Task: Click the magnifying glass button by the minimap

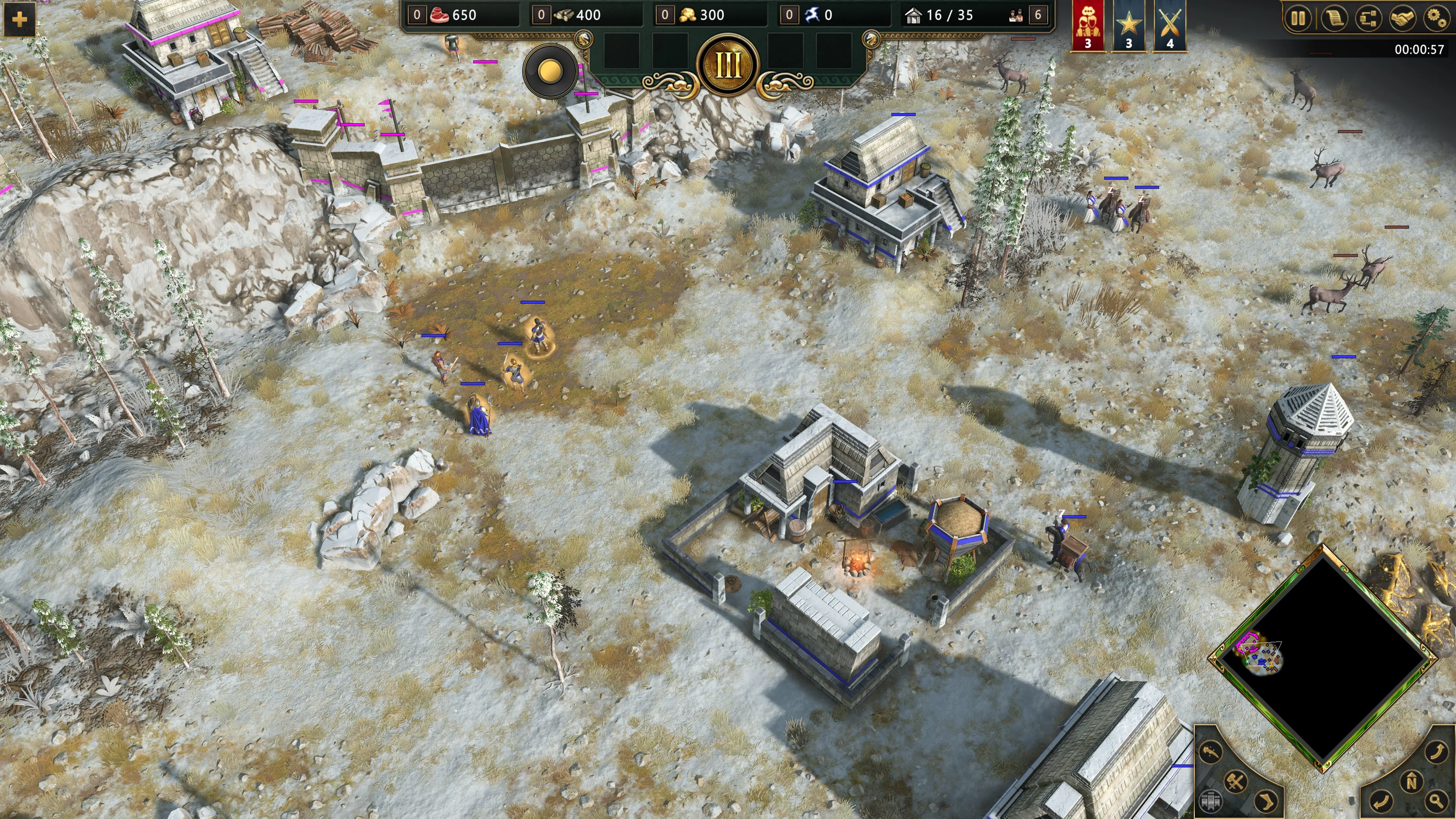Action: tap(1436, 800)
